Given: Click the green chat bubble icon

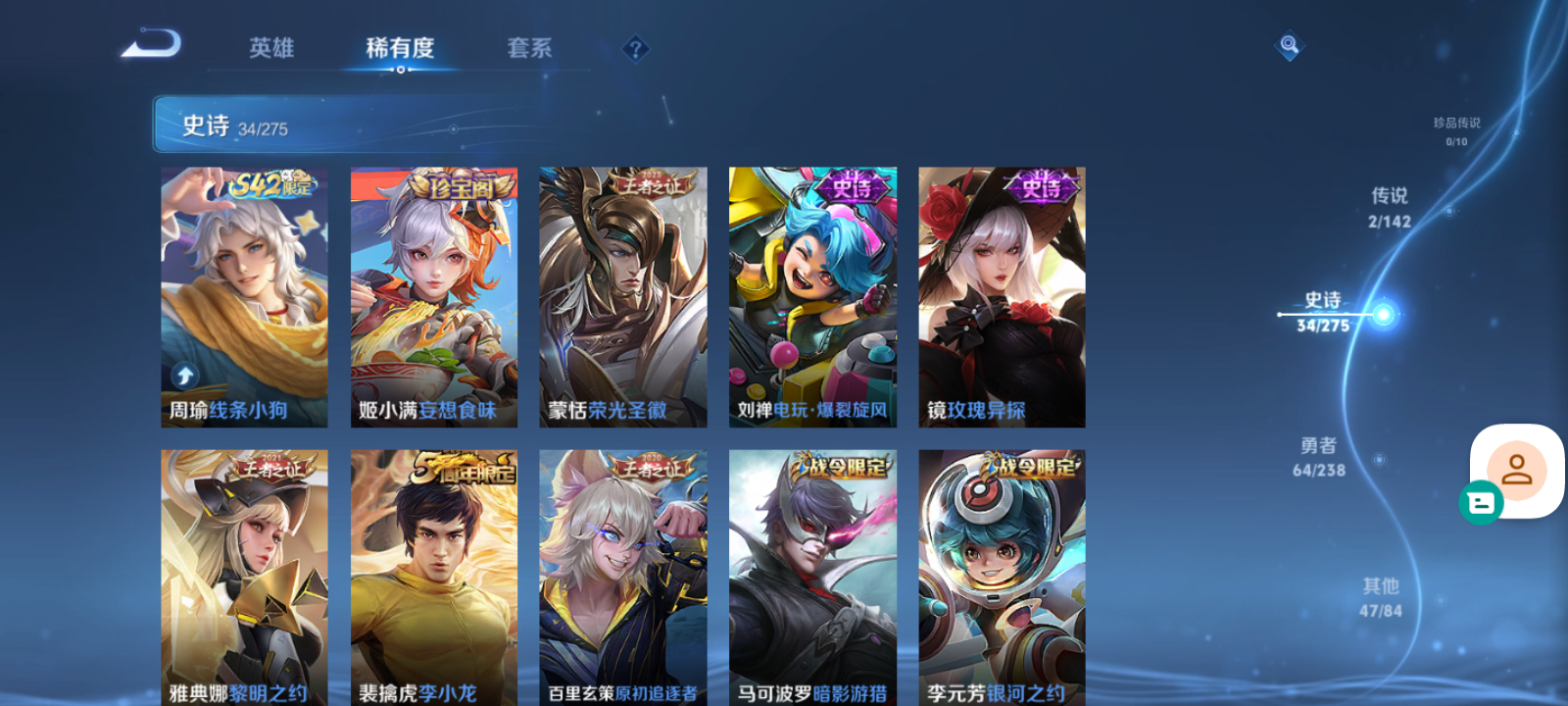Looking at the screenshot, I should [1483, 504].
